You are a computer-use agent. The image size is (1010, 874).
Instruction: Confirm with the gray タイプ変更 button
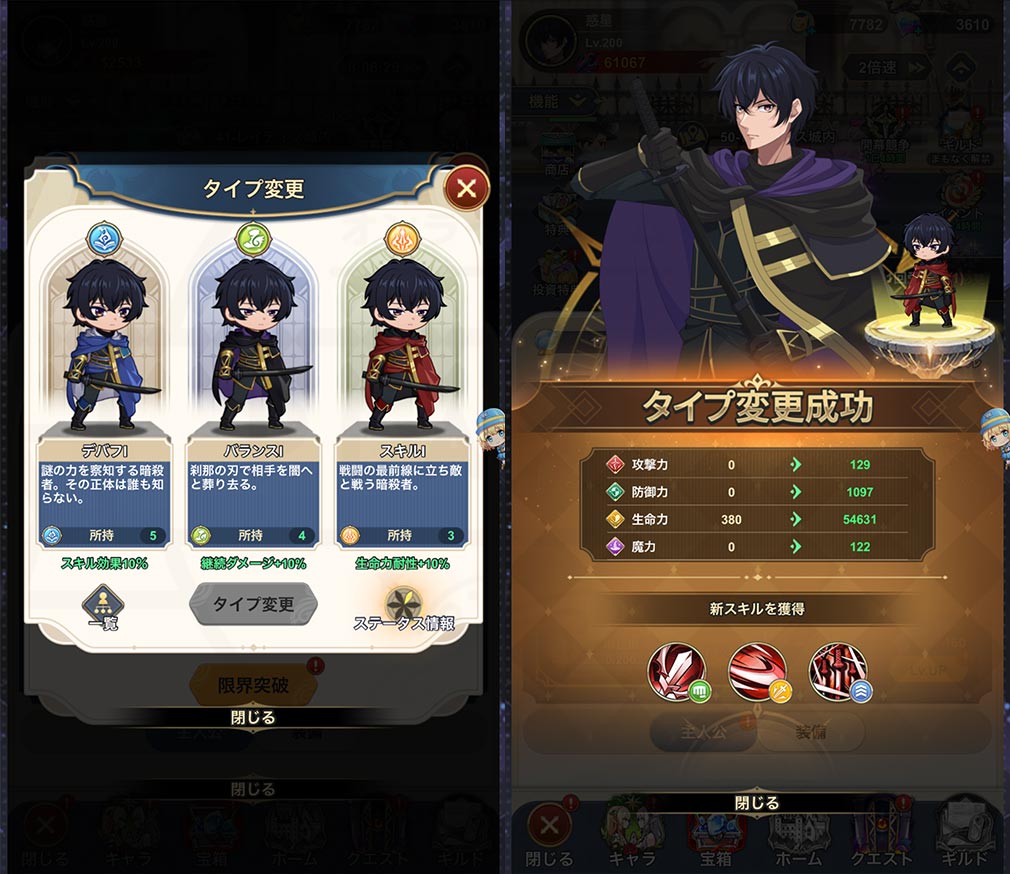coord(253,604)
